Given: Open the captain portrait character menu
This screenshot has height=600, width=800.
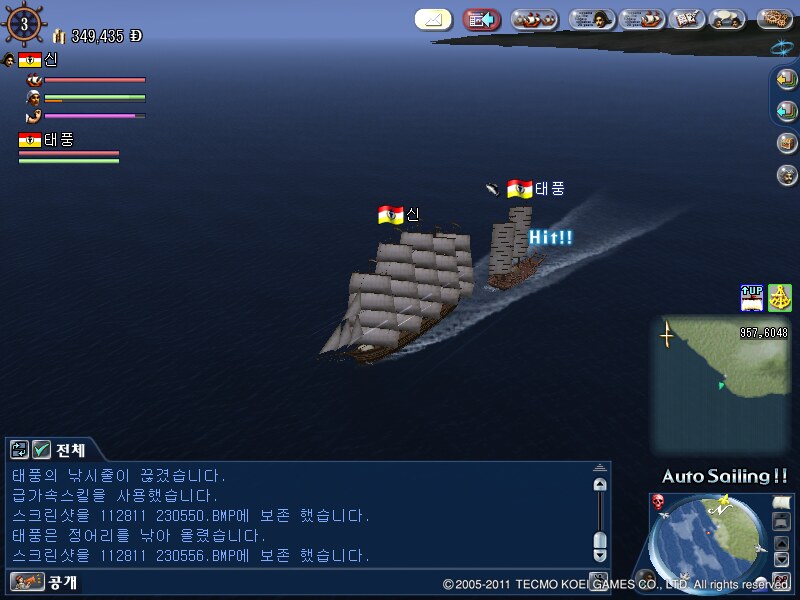Looking at the screenshot, I should tap(592, 19).
